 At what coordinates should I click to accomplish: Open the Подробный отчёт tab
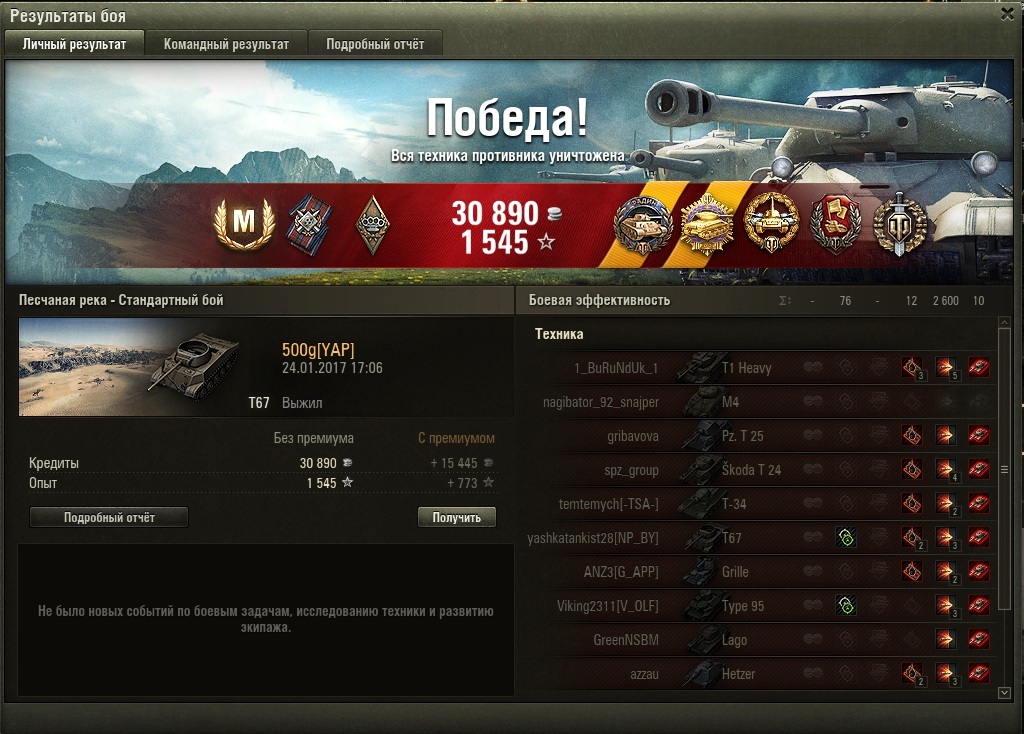[375, 44]
